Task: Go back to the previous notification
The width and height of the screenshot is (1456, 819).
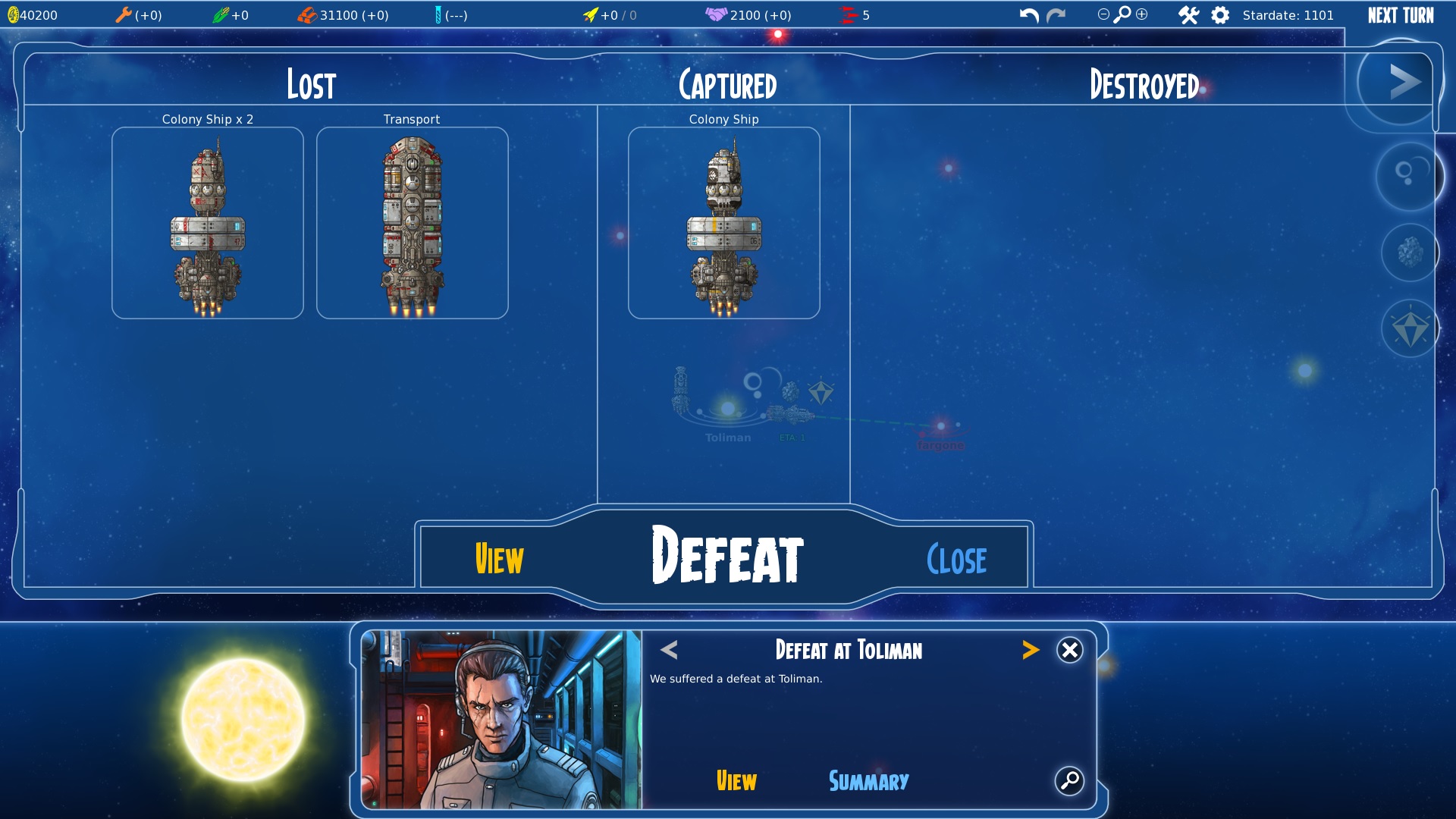Action: click(669, 650)
